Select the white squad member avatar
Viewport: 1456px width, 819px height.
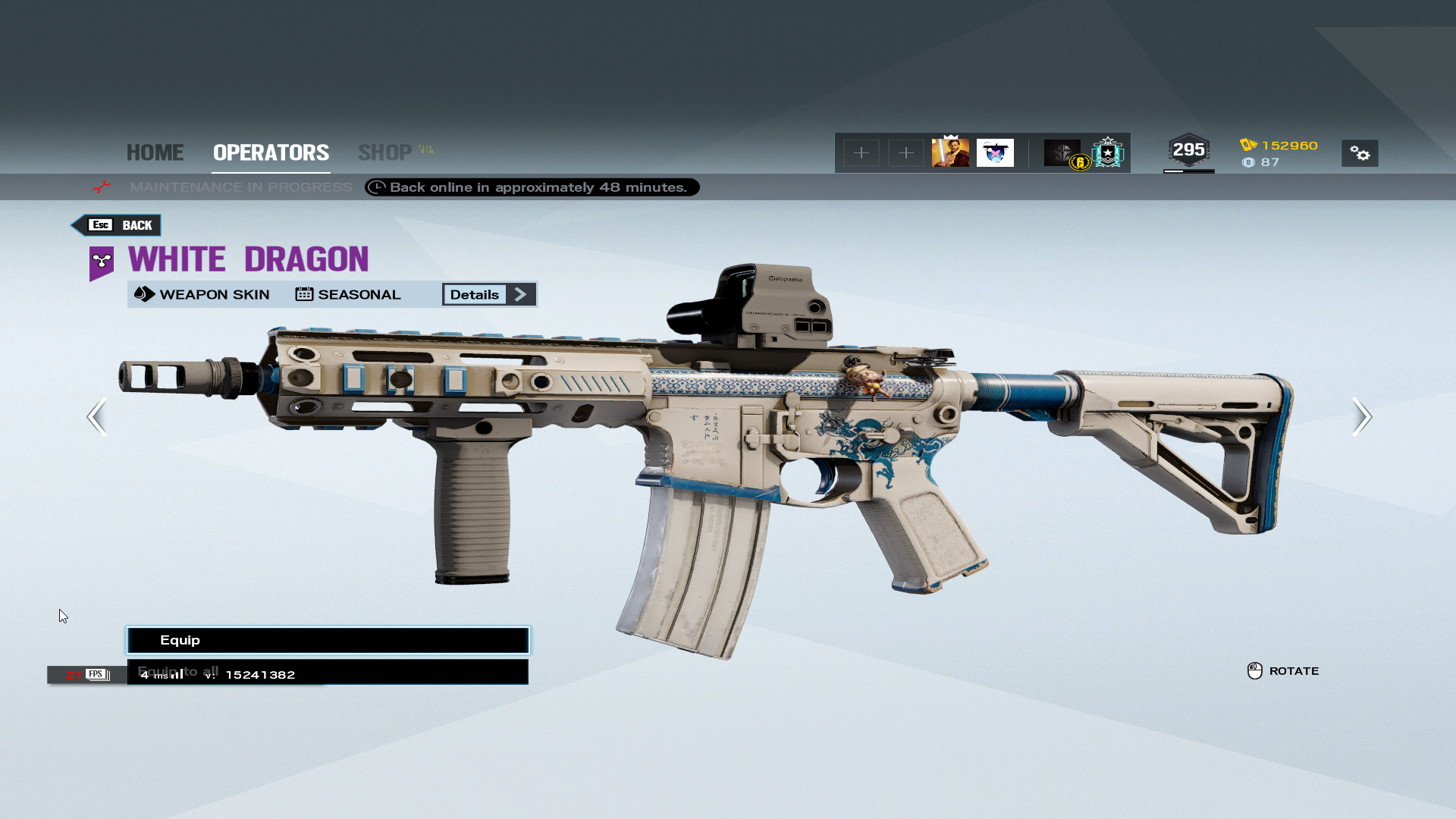(995, 152)
